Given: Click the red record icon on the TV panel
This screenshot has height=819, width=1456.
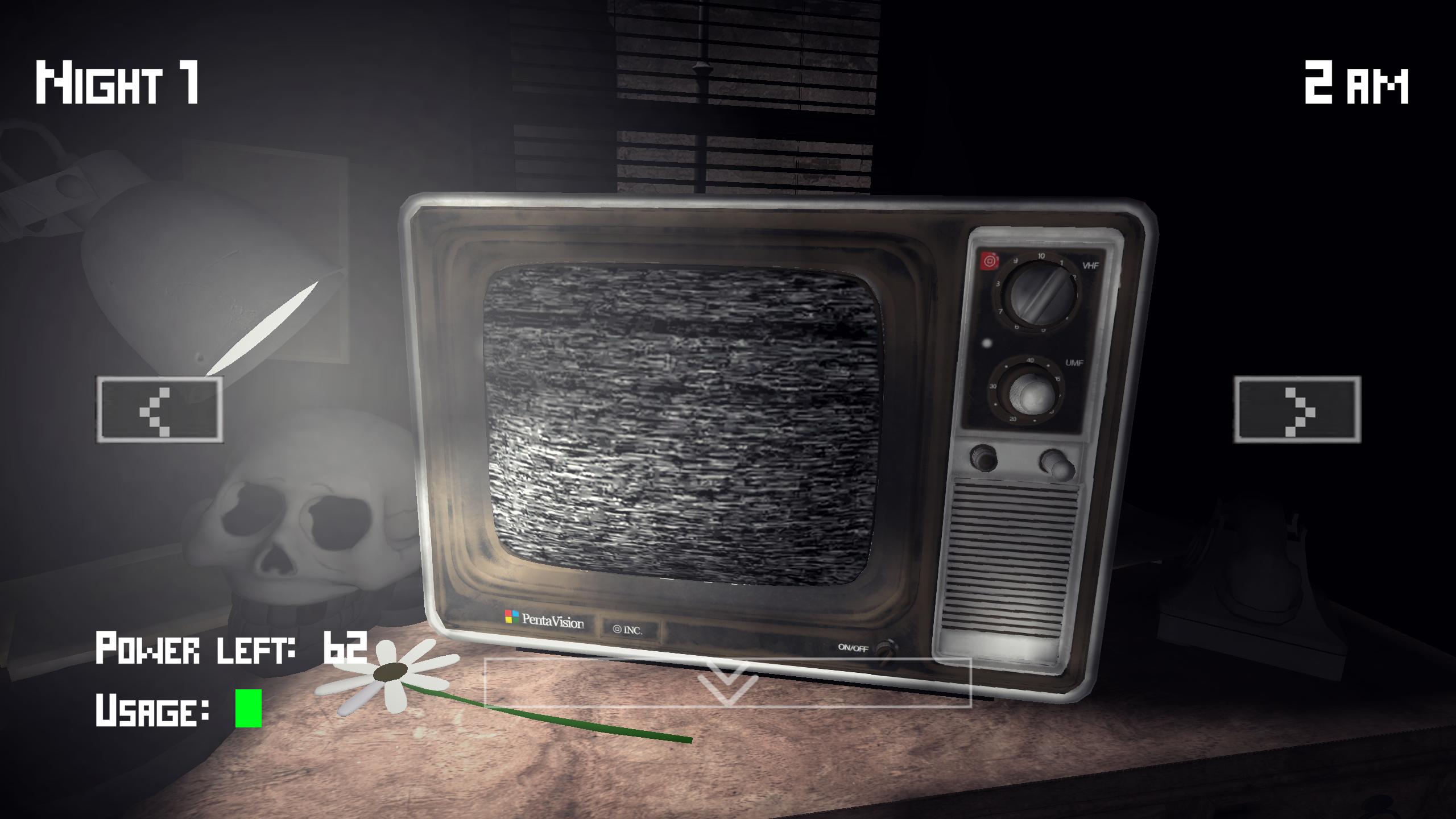Looking at the screenshot, I should 990,259.
